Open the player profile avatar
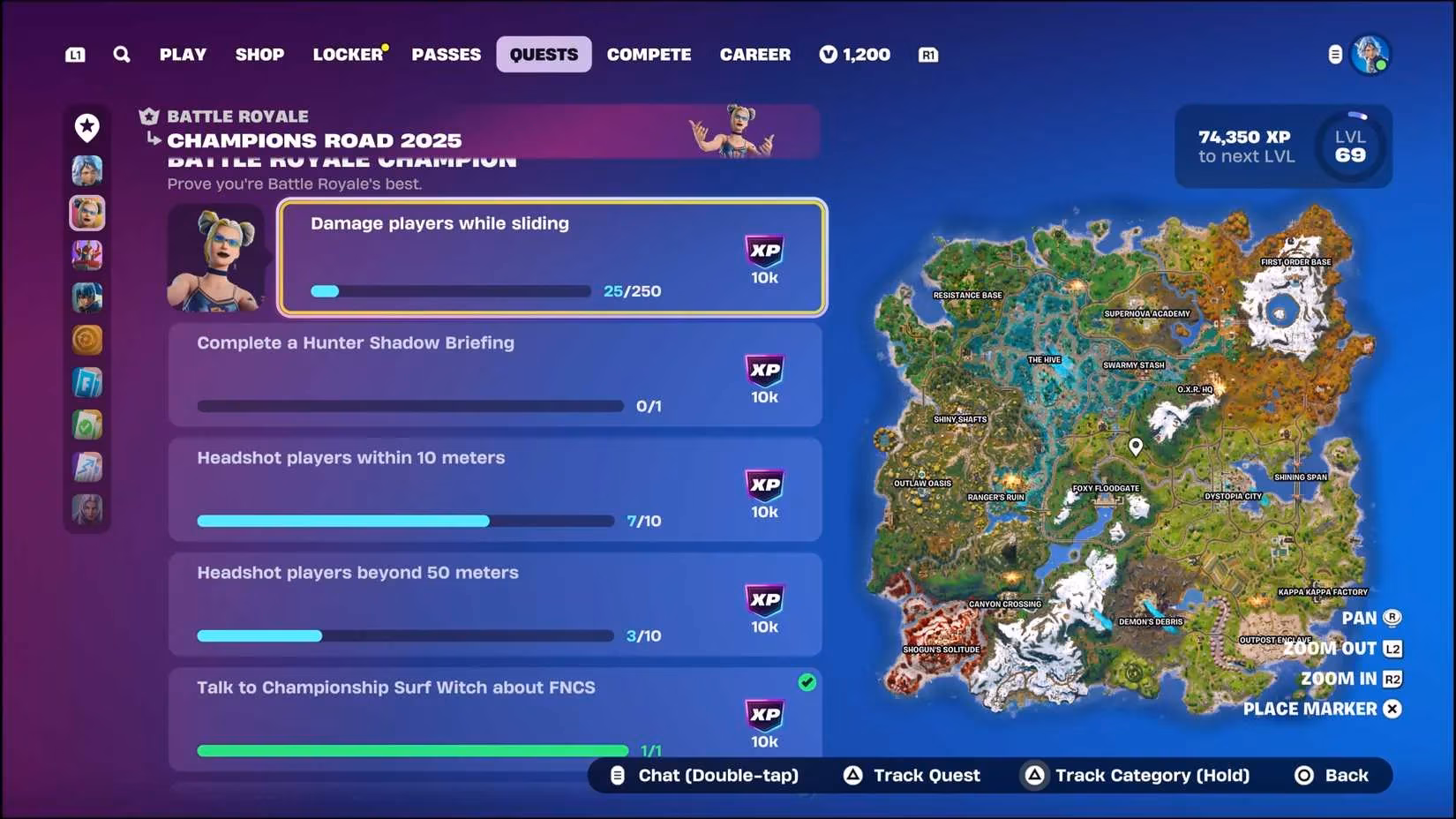Viewport: 1456px width, 819px height. [1370, 55]
